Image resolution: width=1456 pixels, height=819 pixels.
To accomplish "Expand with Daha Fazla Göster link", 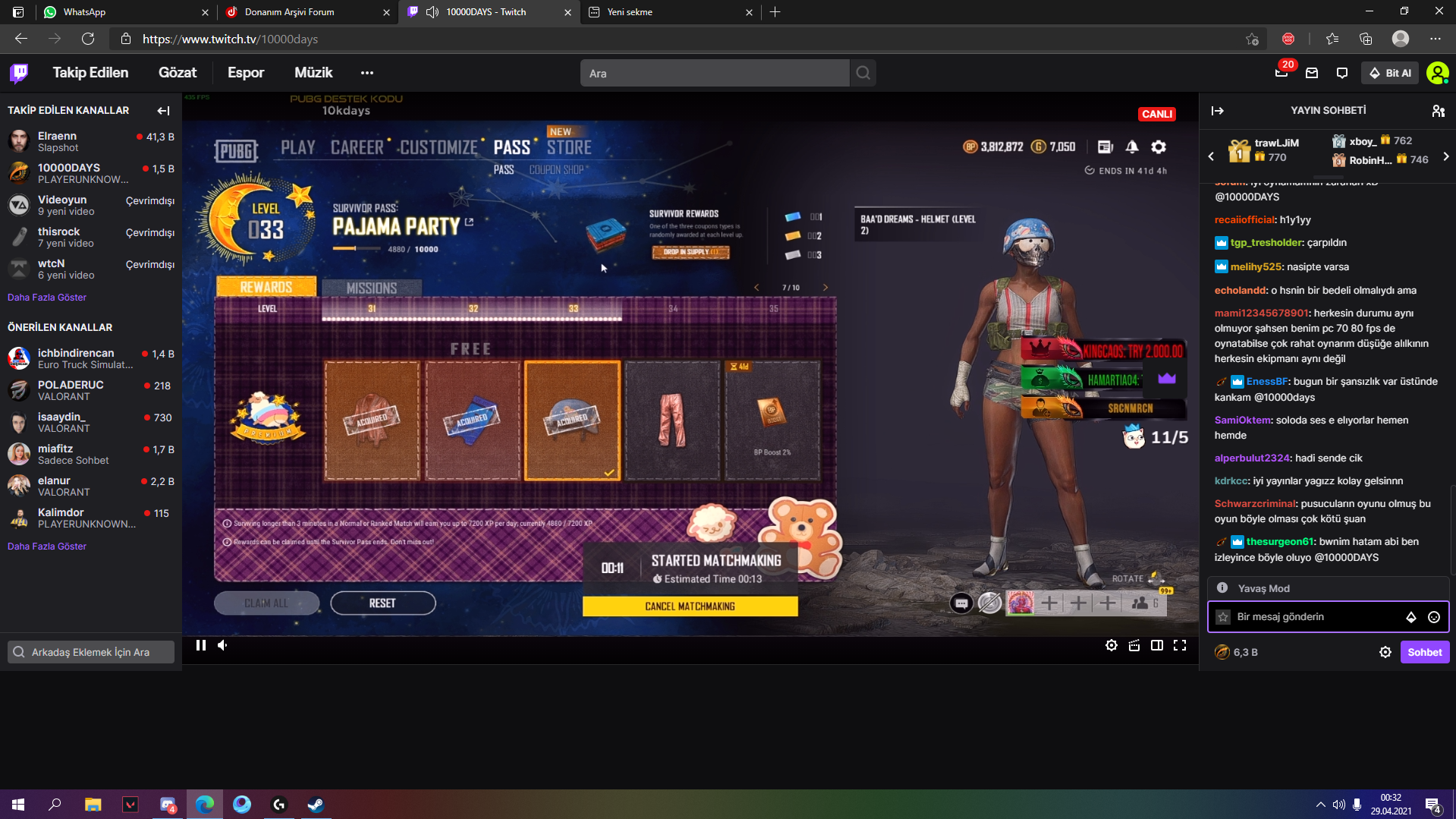I will pyautogui.click(x=46, y=297).
